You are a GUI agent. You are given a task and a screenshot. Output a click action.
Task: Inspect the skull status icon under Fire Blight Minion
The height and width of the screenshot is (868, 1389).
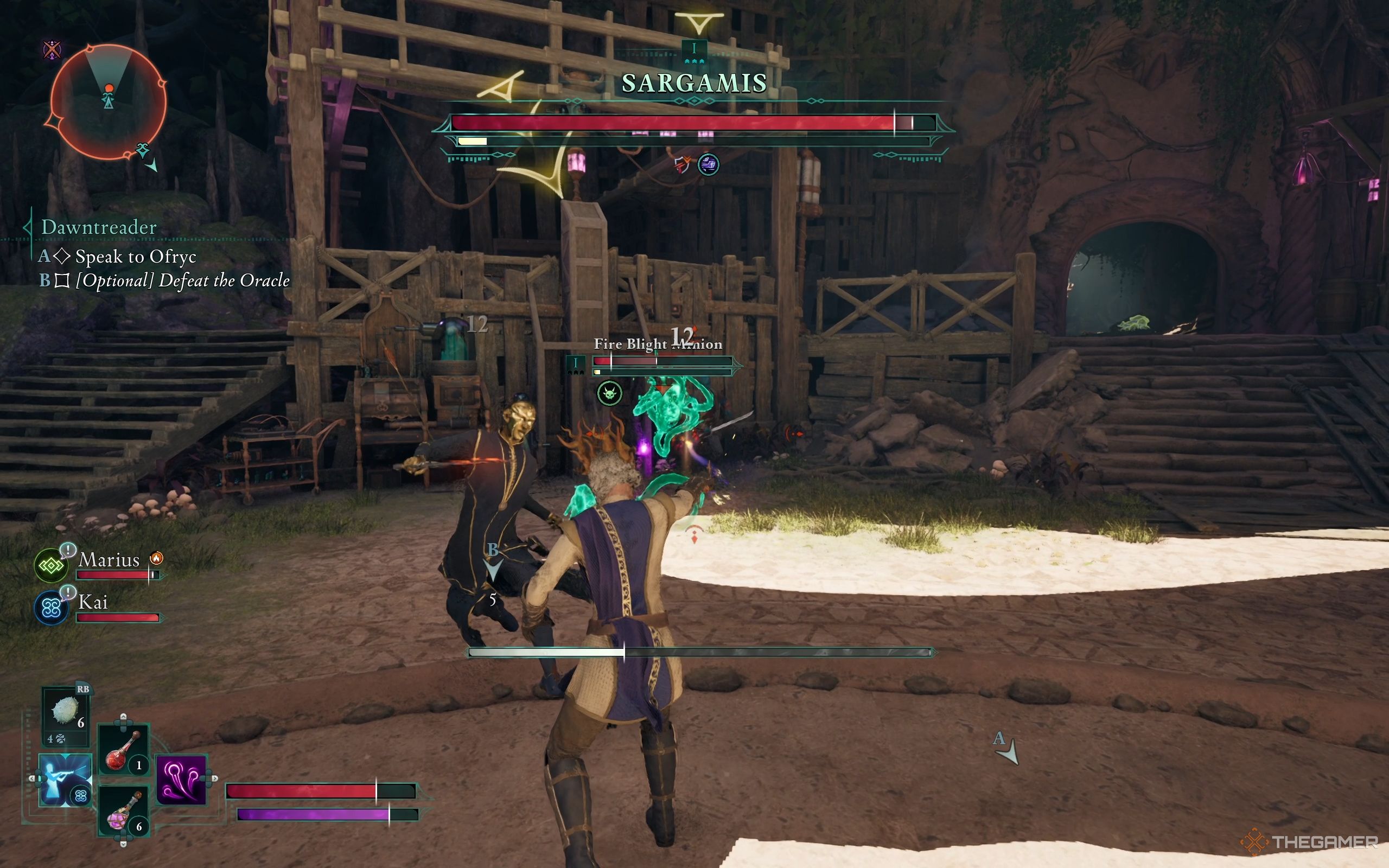tap(609, 394)
